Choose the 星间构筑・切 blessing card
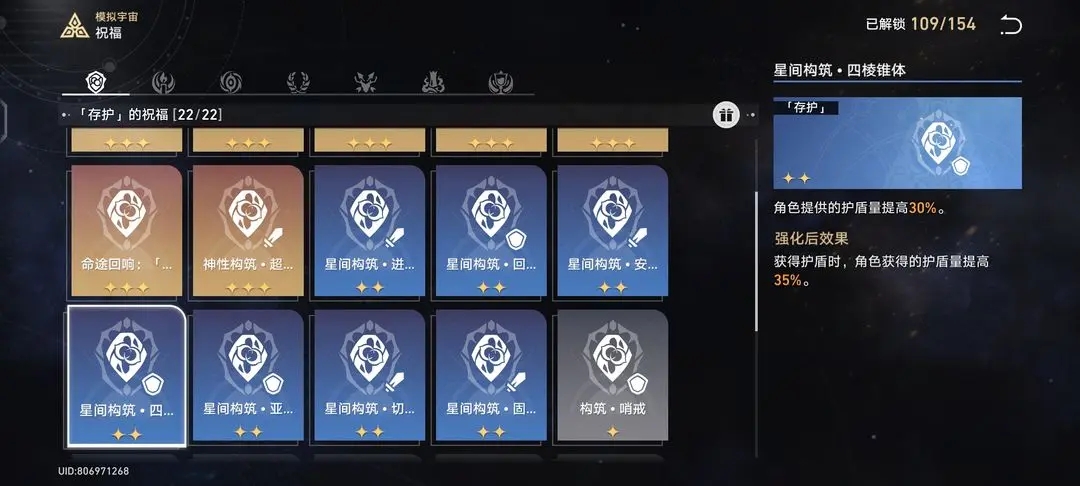Image resolution: width=1080 pixels, height=486 pixels. pos(370,376)
